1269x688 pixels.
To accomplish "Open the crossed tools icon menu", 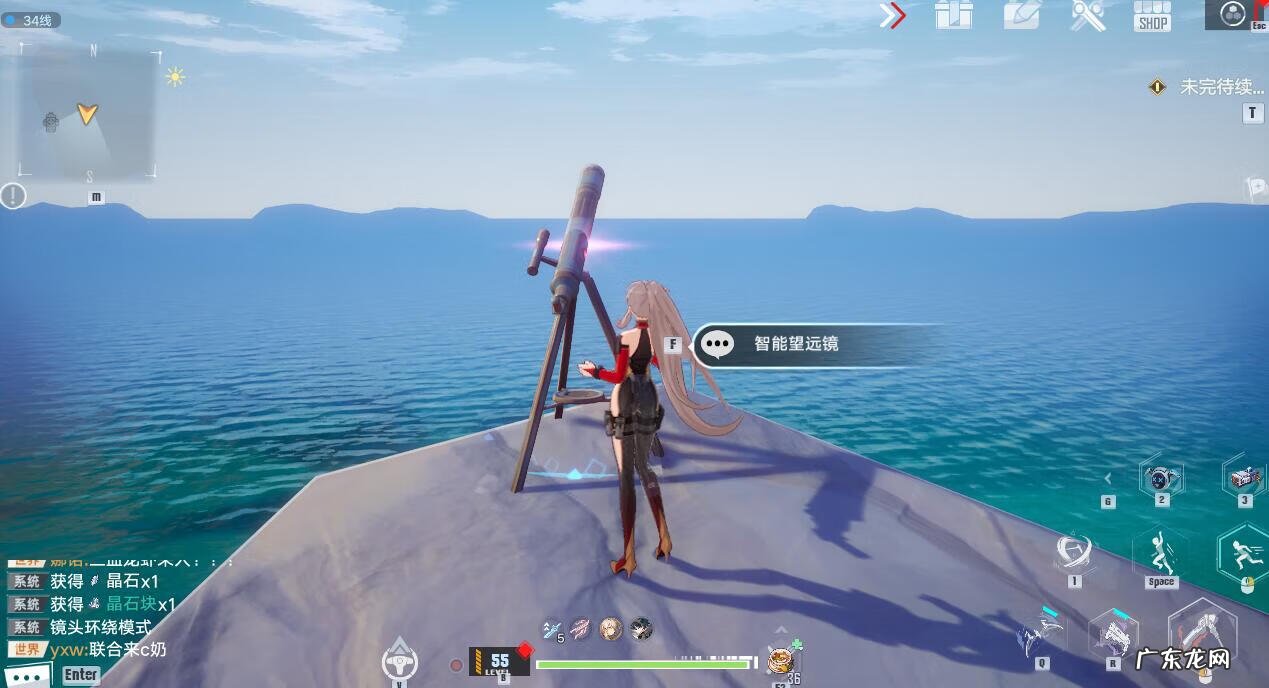I will [x=1087, y=15].
